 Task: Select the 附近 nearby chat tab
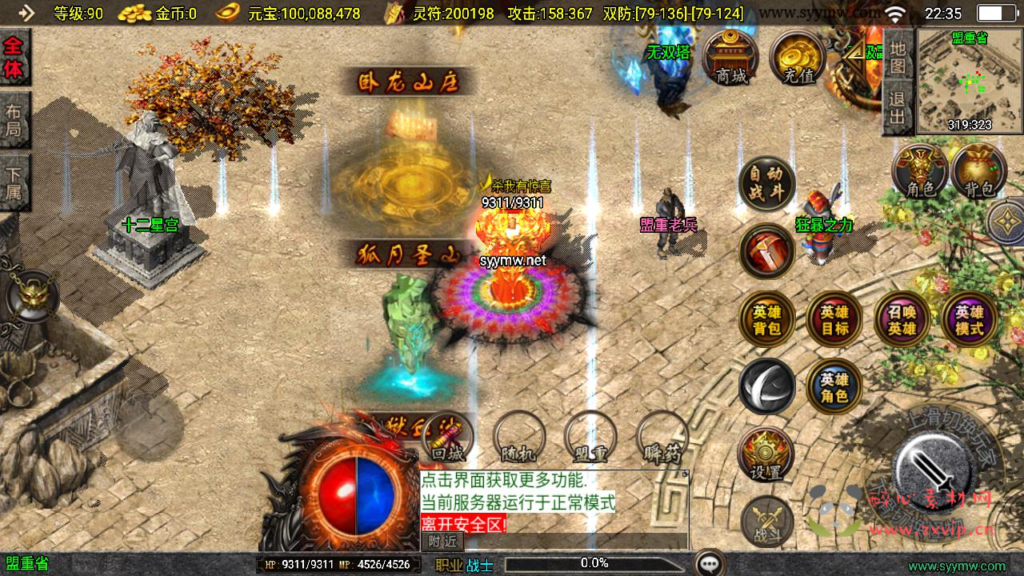(x=442, y=540)
